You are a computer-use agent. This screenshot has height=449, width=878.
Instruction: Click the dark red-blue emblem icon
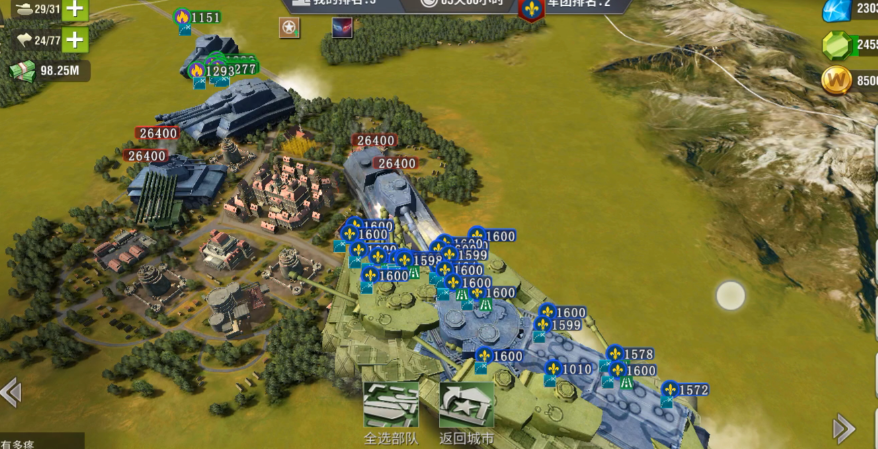click(x=342, y=28)
